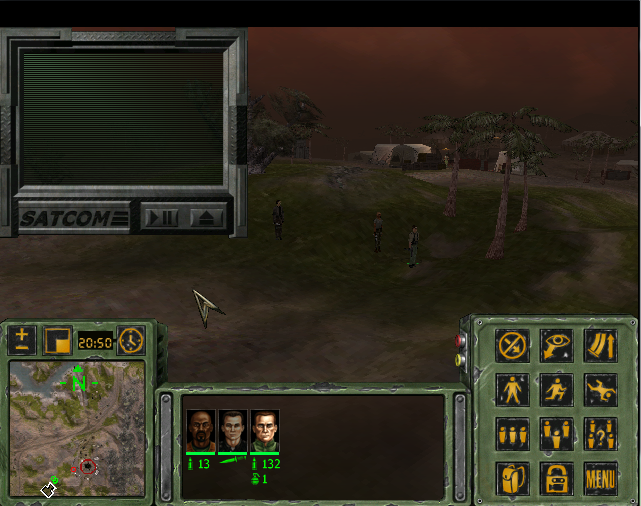Choose the wedge group formation icon
641x506 pixels.
pos(557,434)
